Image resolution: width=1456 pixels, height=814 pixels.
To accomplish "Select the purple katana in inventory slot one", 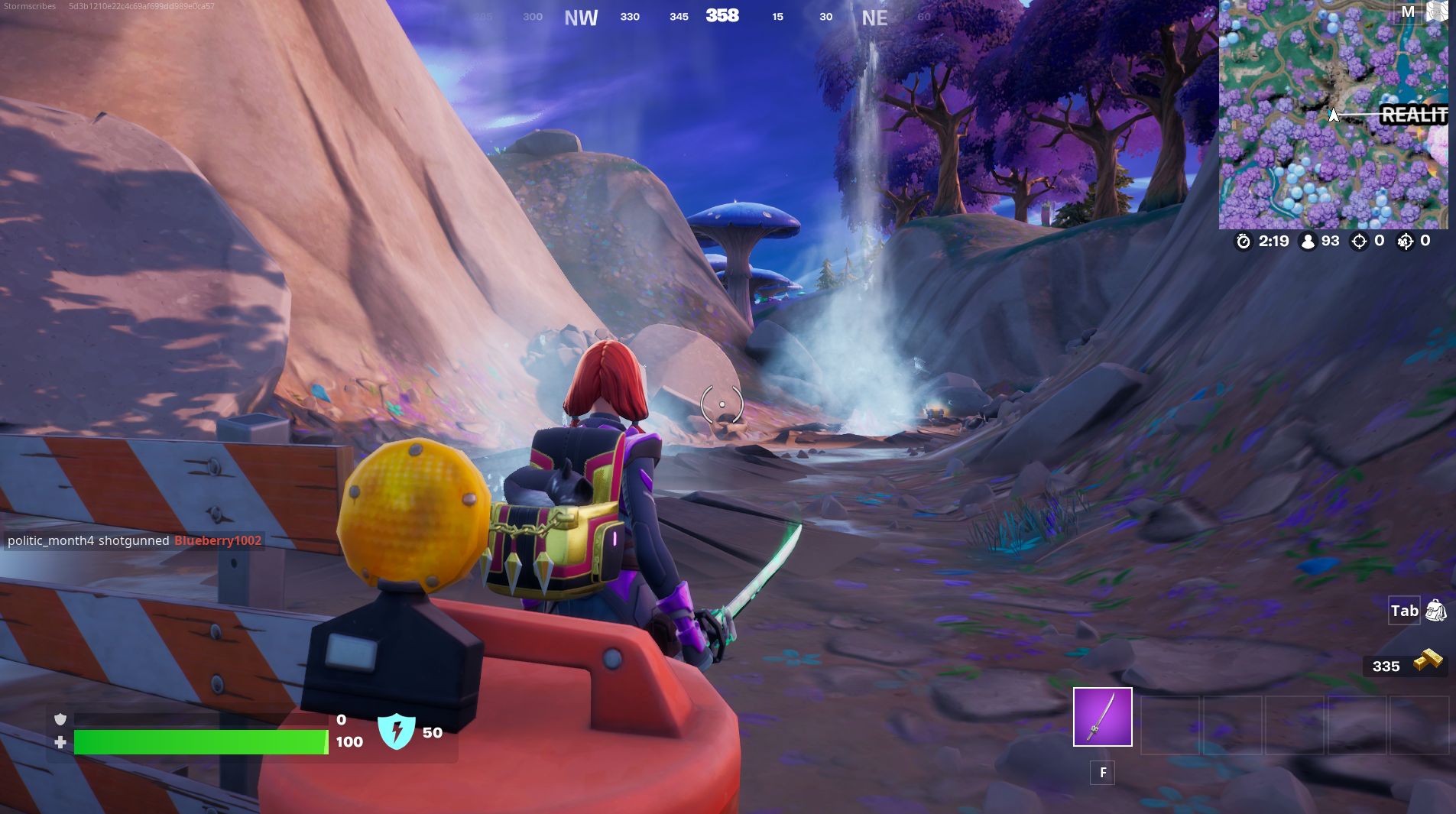I will [x=1103, y=717].
